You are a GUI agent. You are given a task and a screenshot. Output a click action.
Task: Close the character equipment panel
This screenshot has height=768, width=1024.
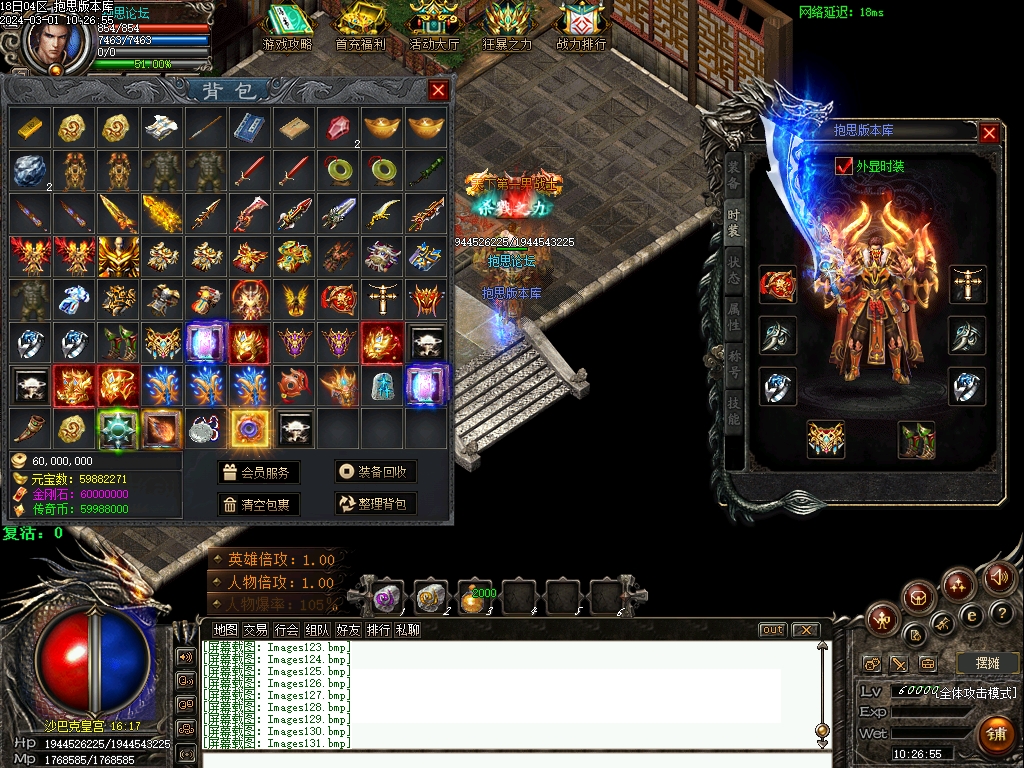[989, 133]
